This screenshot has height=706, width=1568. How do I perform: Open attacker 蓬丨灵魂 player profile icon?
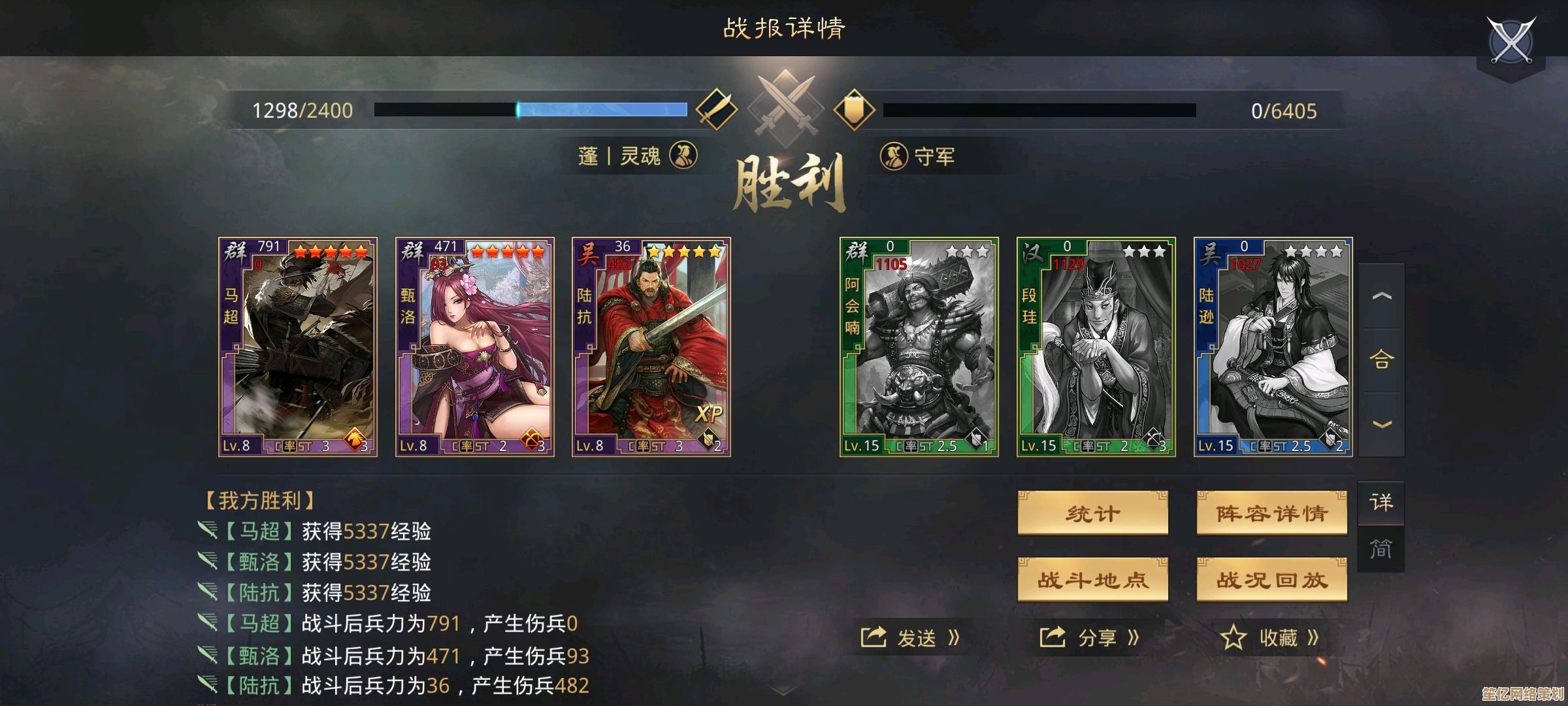[684, 156]
